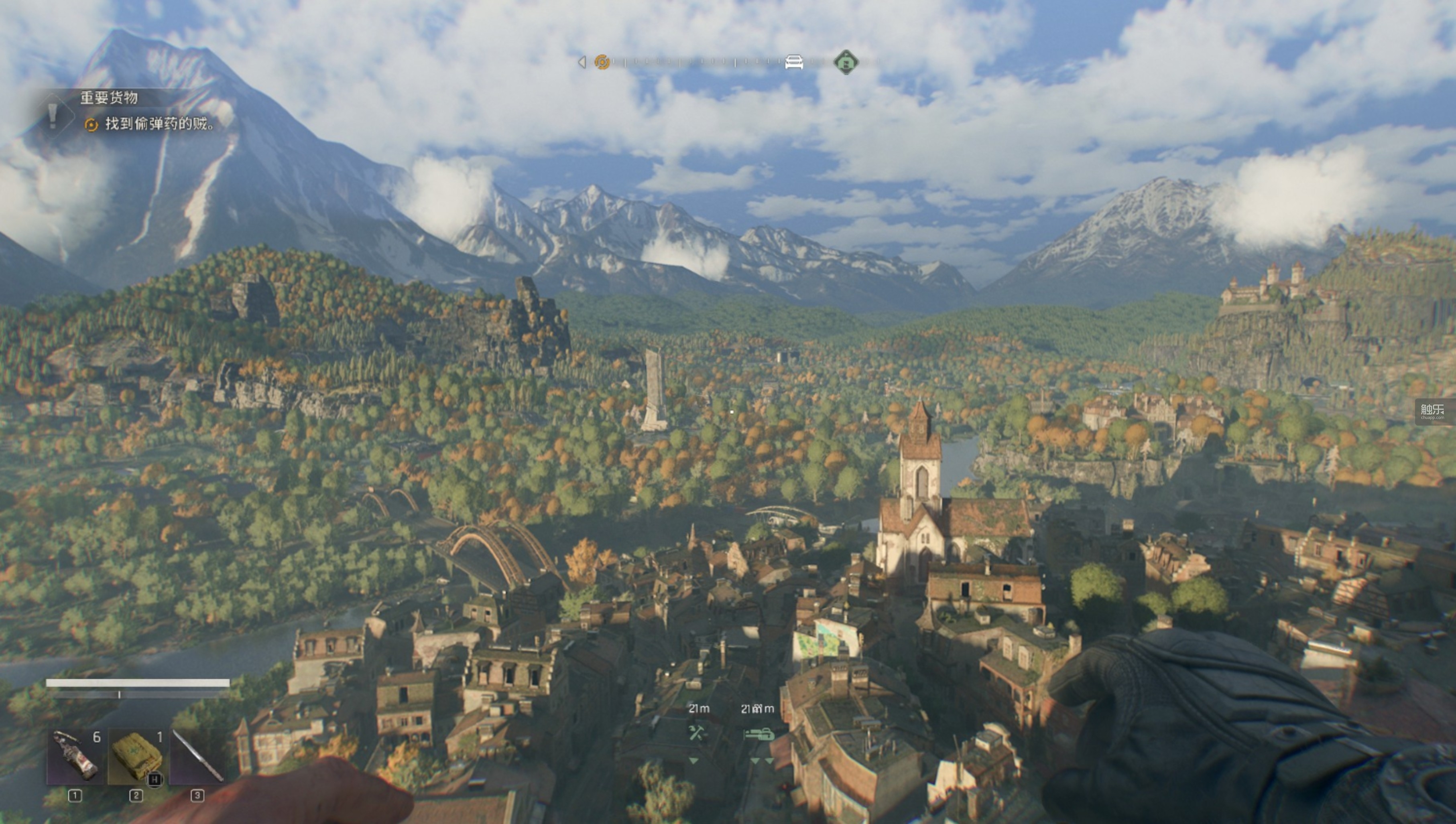Image resolution: width=1456 pixels, height=824 pixels.
Task: Select the white car icon on compass
Action: [794, 62]
